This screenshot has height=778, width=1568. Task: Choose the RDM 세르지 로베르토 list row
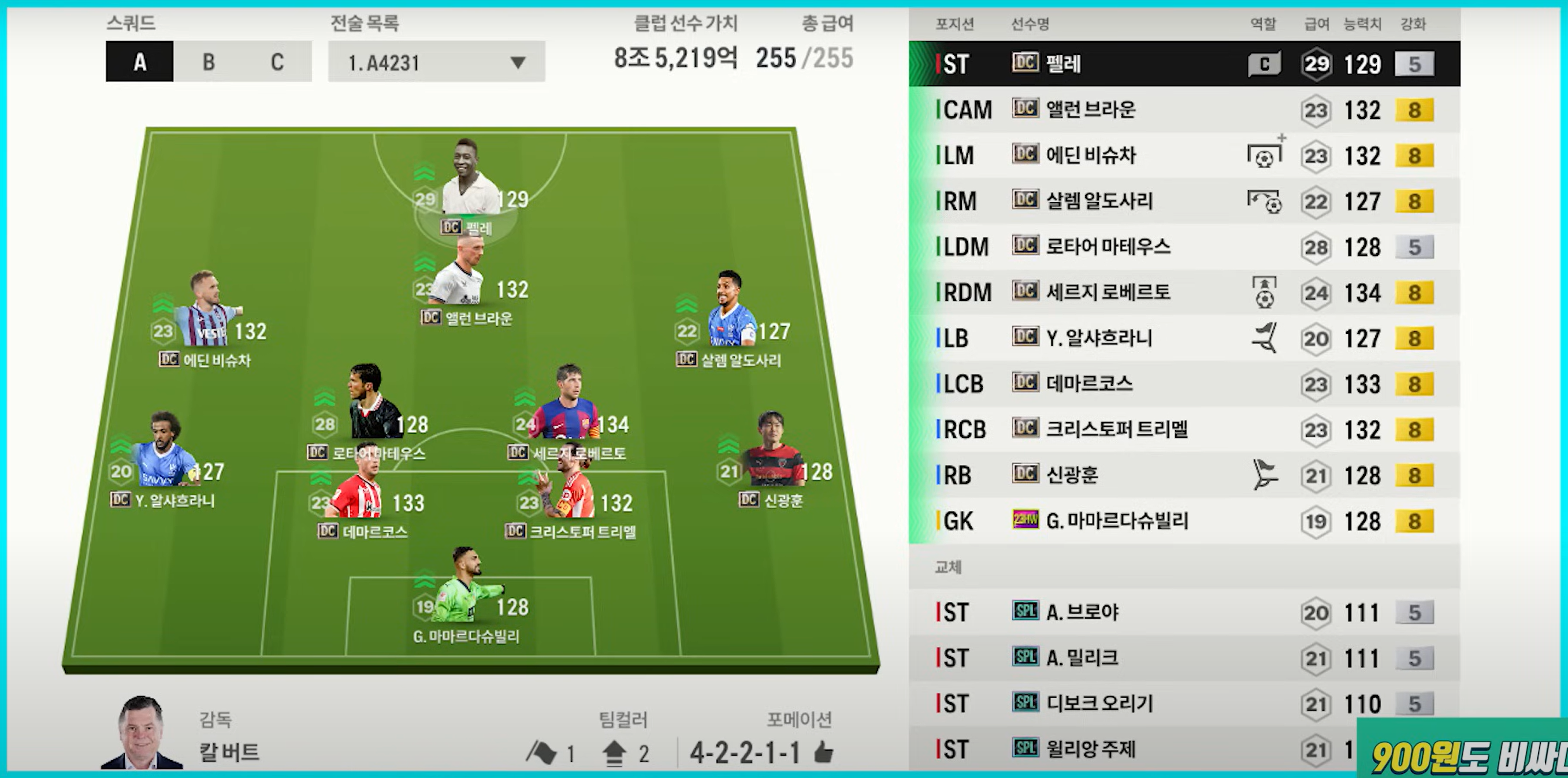click(1184, 293)
